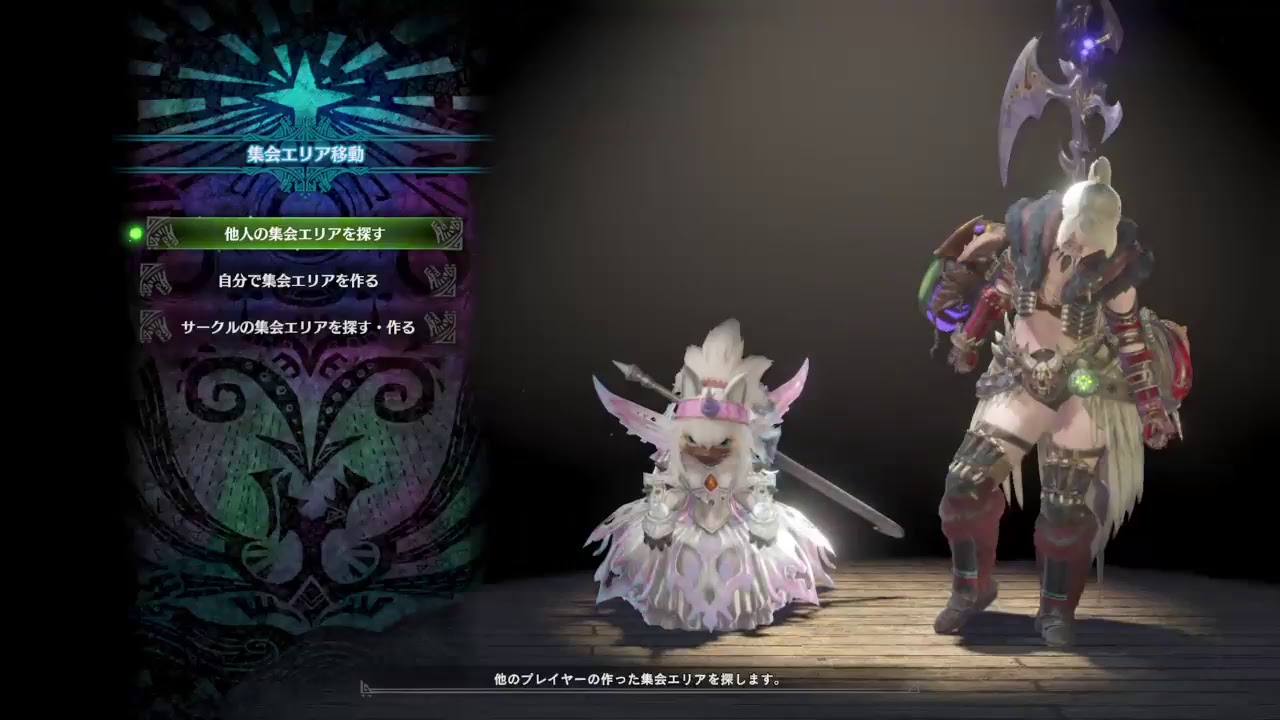Click the right ornament beside サークル option
Viewport: 1280px width, 720px height.
(x=439, y=325)
